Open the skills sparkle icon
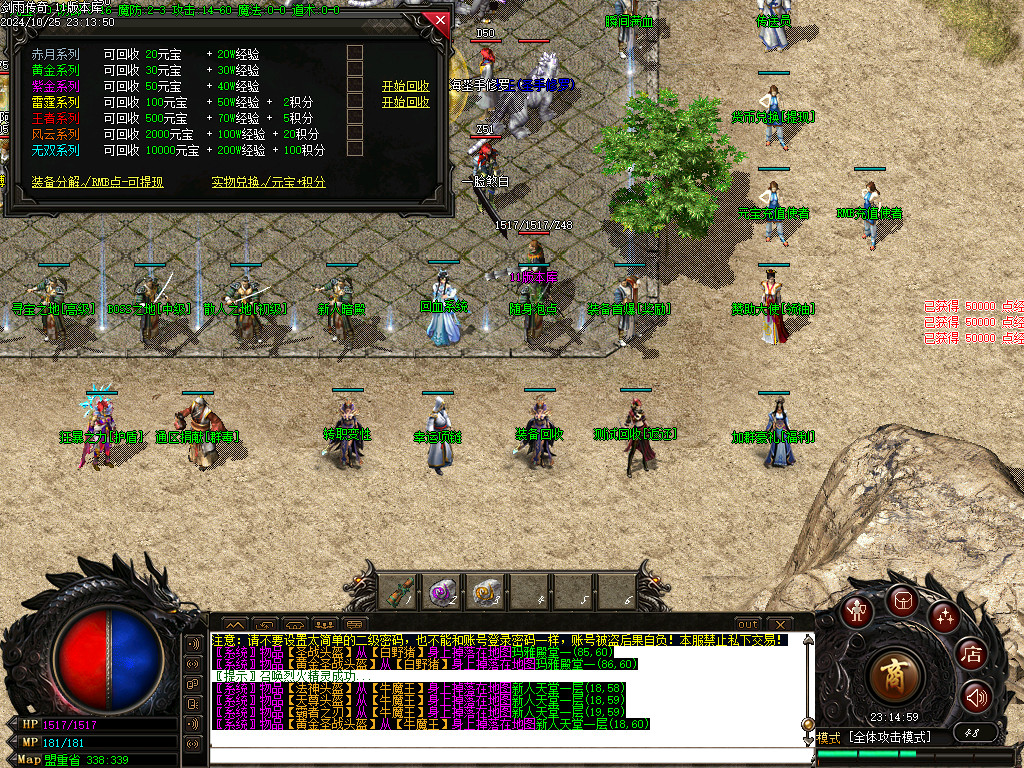 [944, 616]
